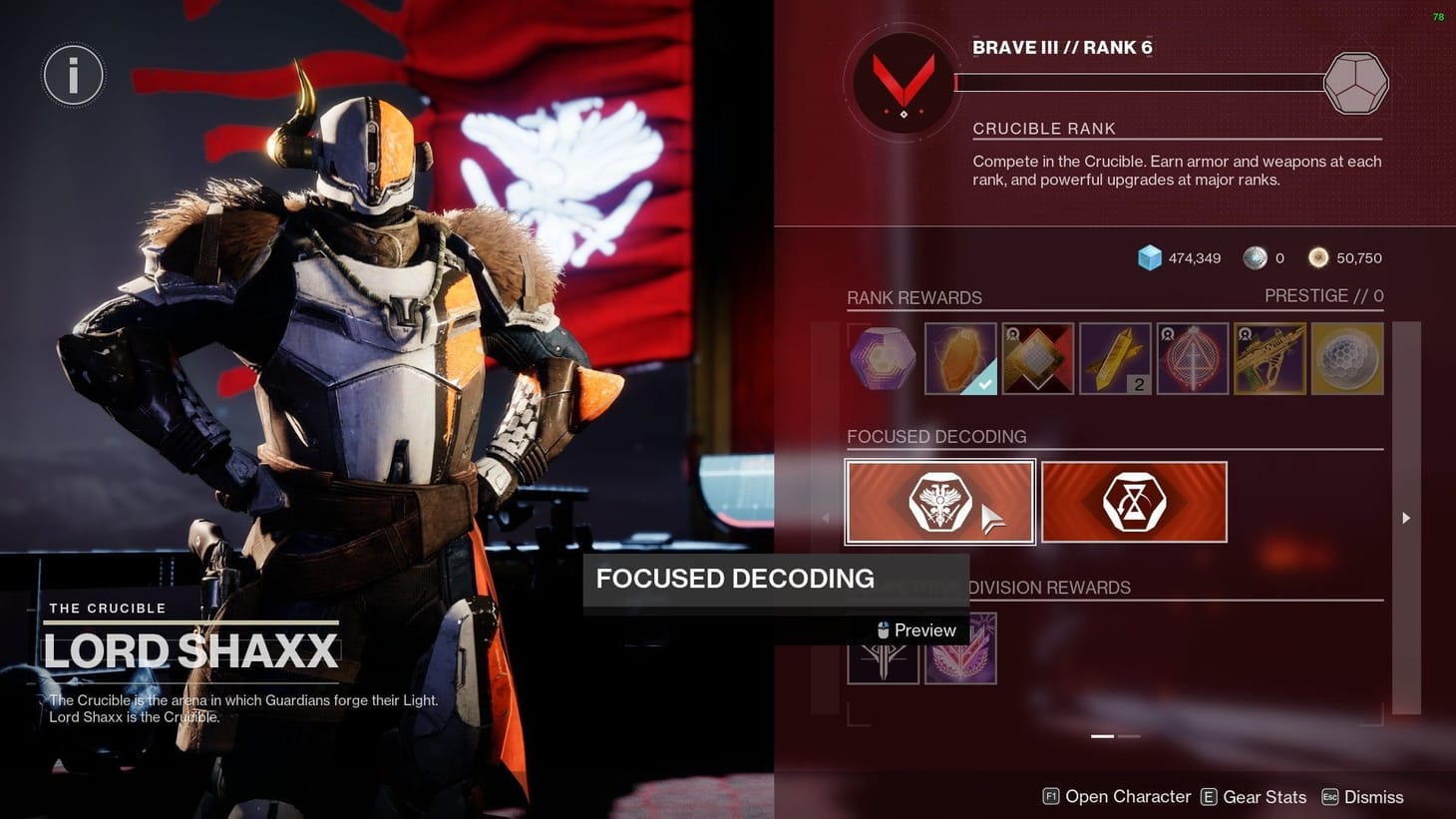Select the upgrade module reward showing quantity 2
Viewport: 1456px width, 819px height.
pyautogui.click(x=1115, y=358)
